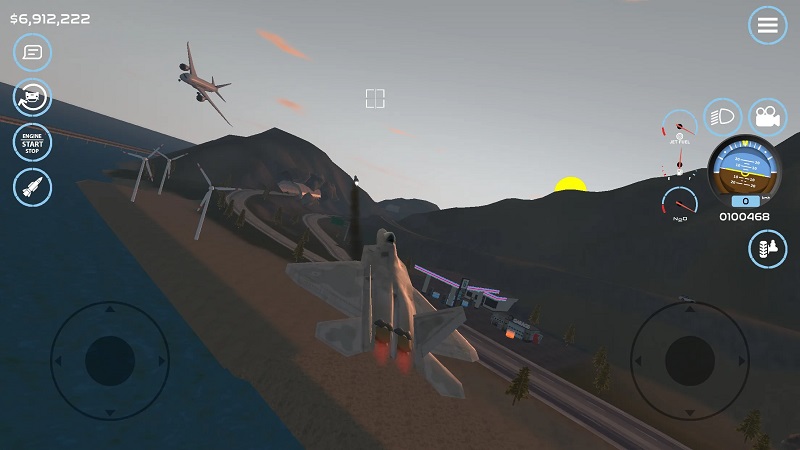Toggle the Engine Start Stop button
The image size is (800, 450).
pyautogui.click(x=32, y=142)
